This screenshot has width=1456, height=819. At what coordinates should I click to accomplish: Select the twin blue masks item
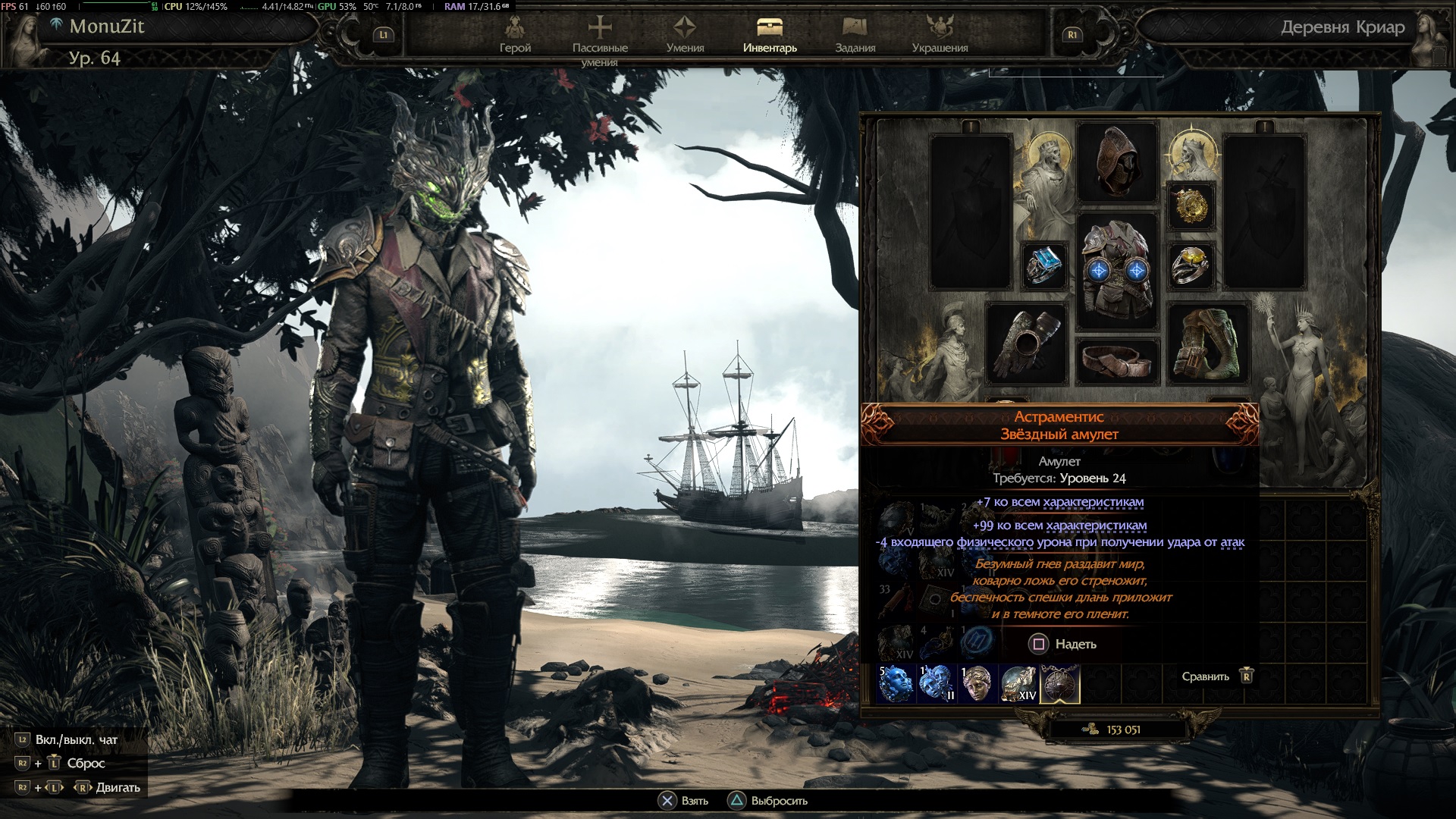click(936, 684)
